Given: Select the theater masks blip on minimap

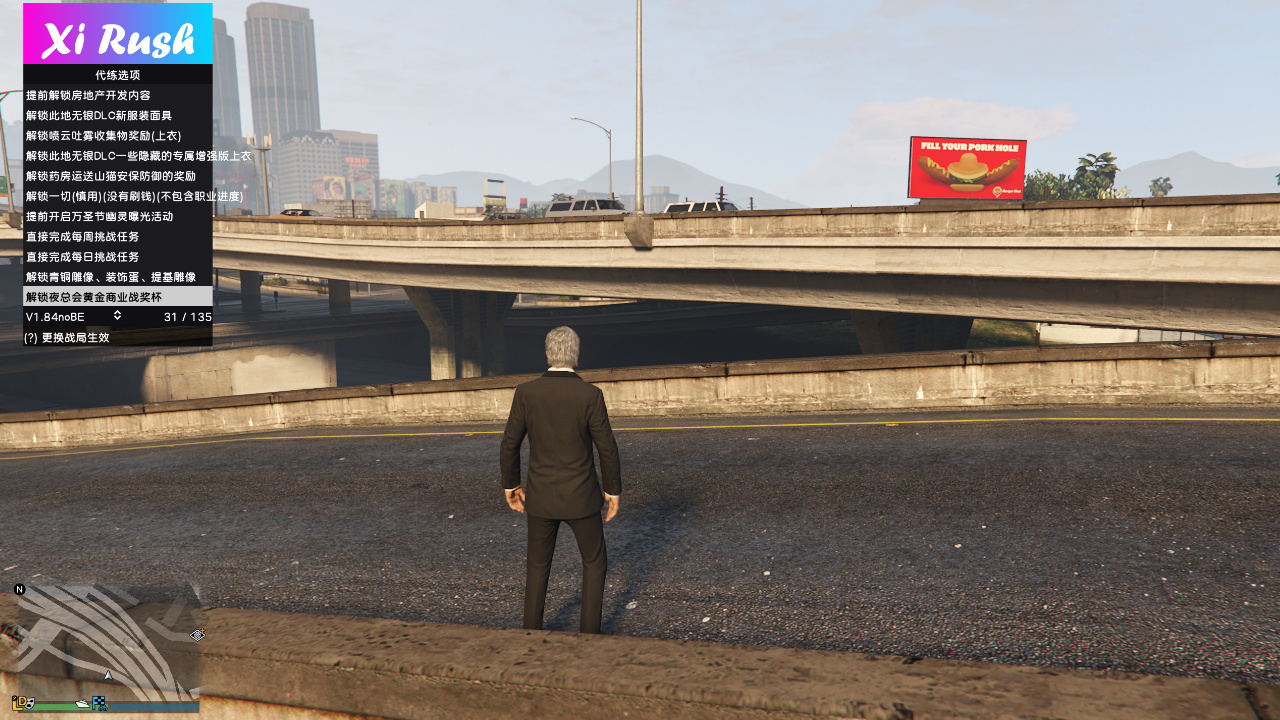Looking at the screenshot, I should tap(28, 703).
